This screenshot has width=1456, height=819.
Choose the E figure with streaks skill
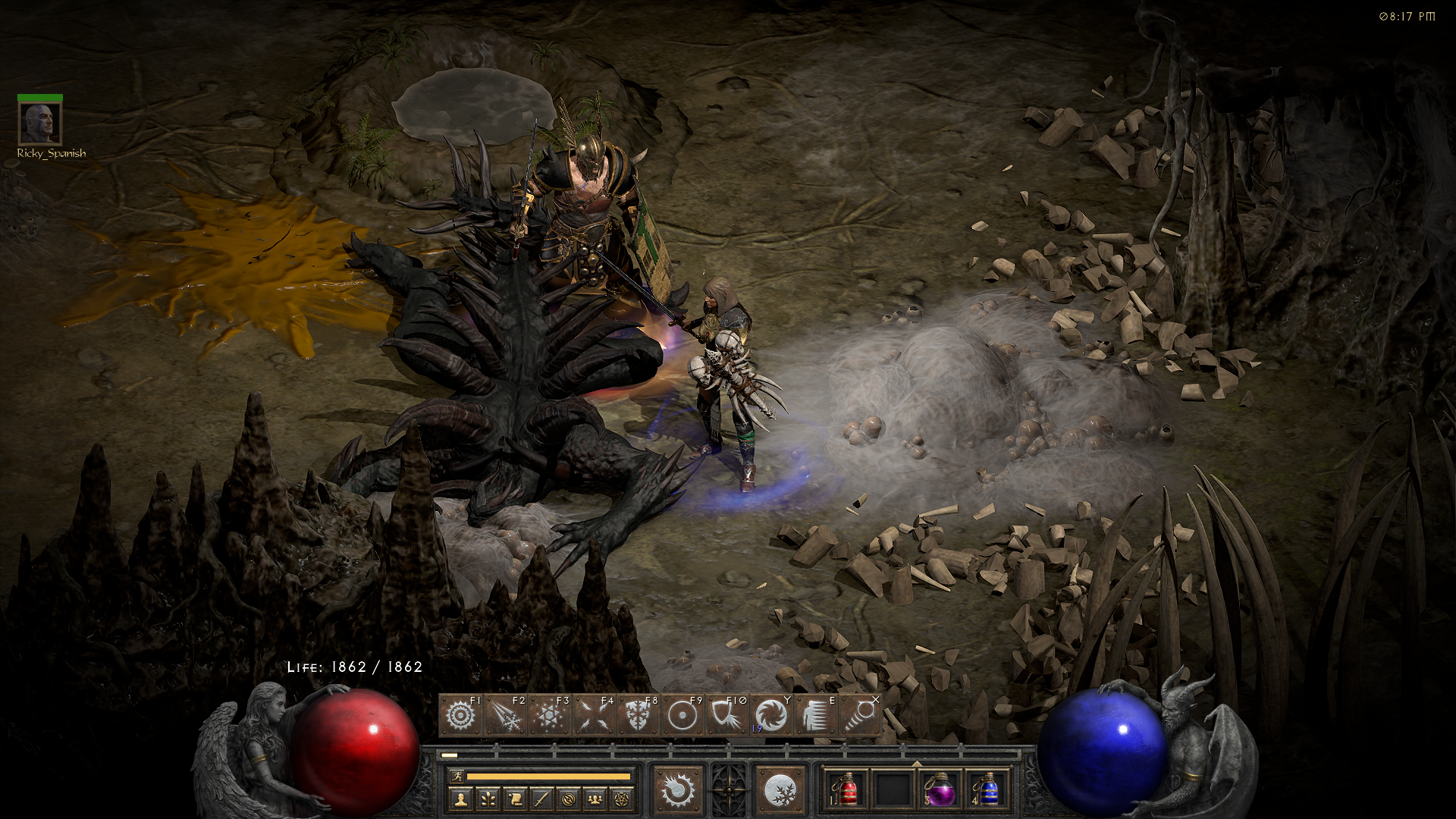click(x=816, y=716)
